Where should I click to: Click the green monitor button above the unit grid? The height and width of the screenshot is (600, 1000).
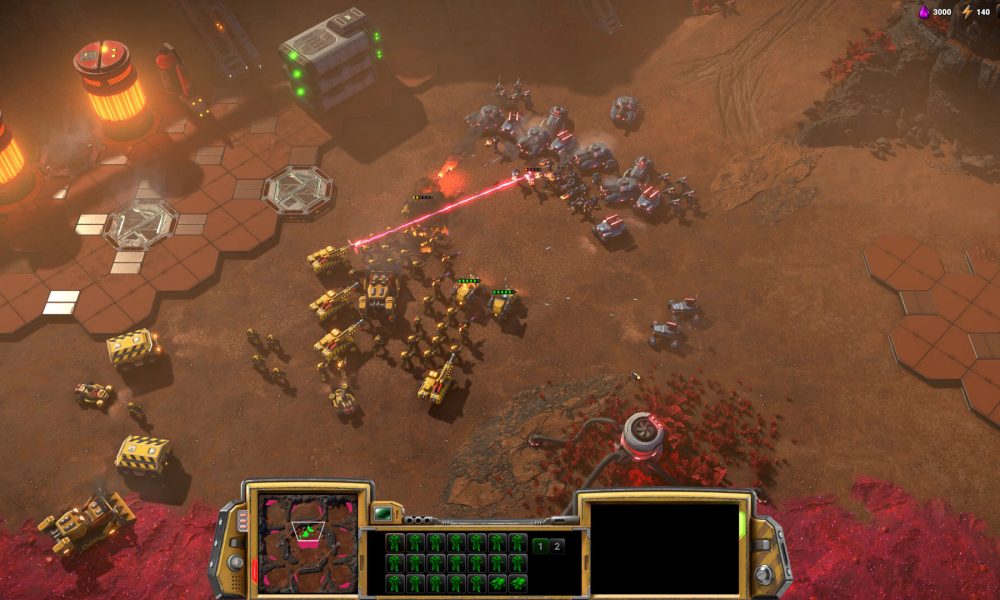(x=382, y=513)
